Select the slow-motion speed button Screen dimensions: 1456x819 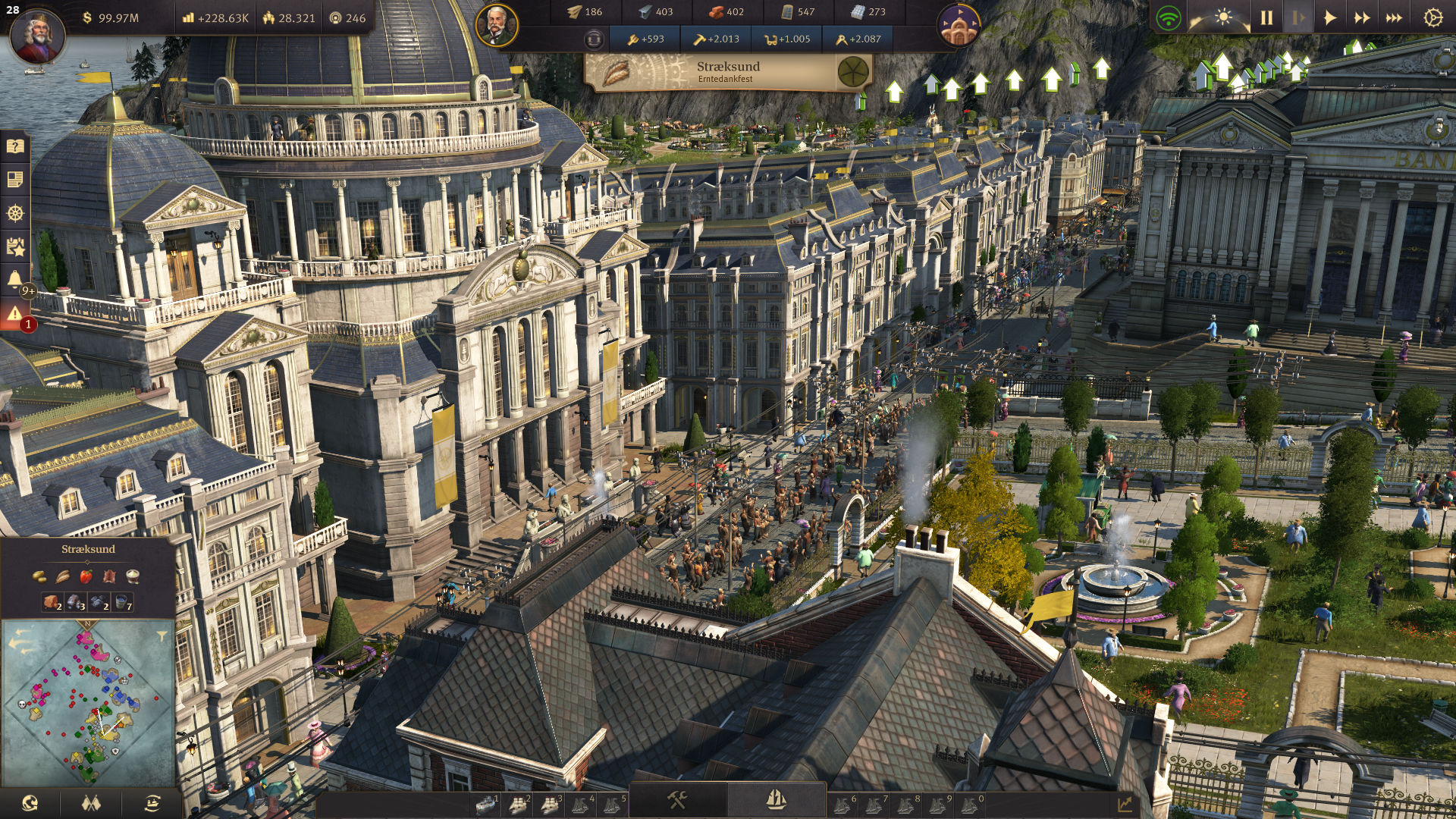[1298, 17]
